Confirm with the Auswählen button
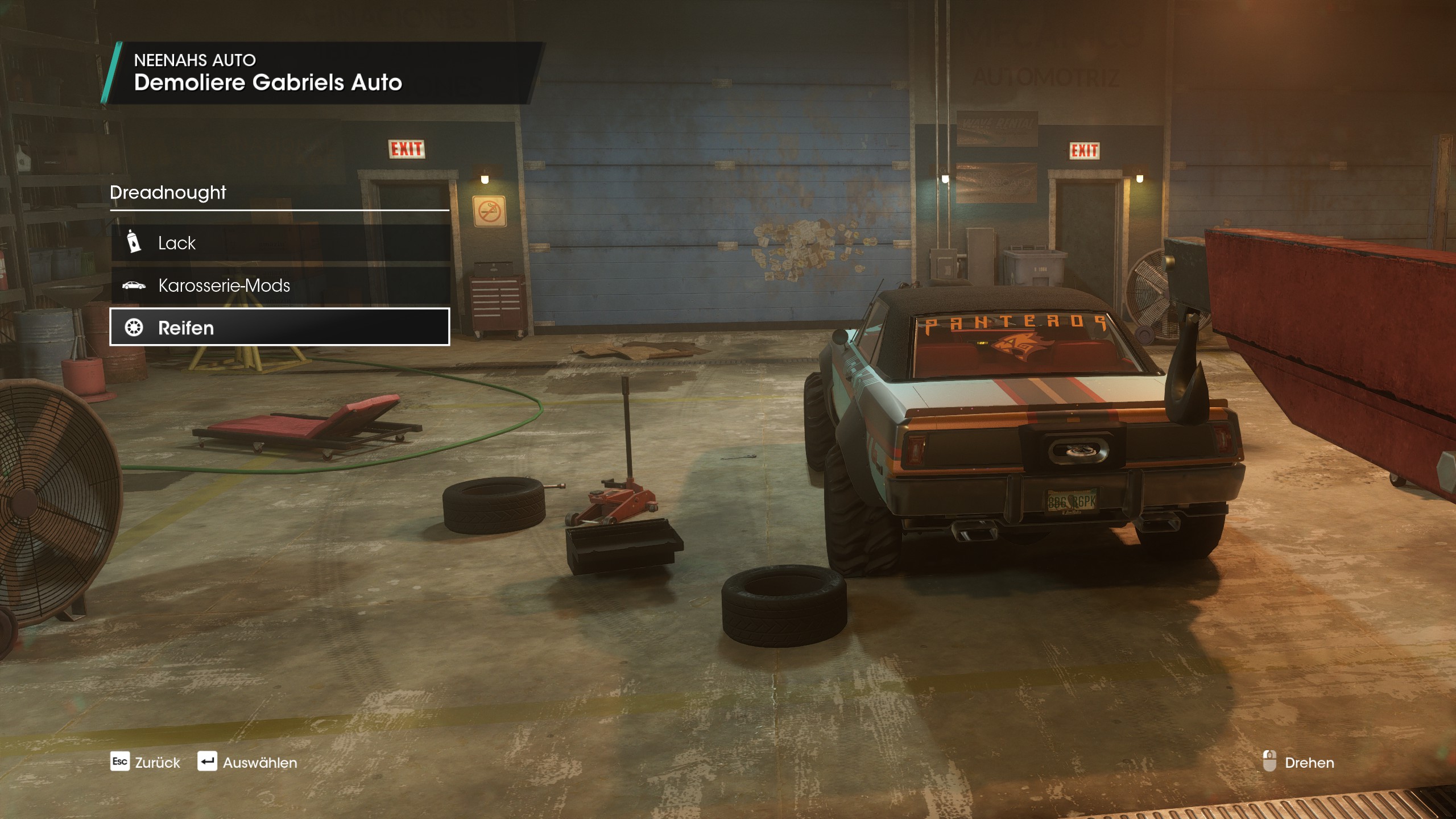 247,762
